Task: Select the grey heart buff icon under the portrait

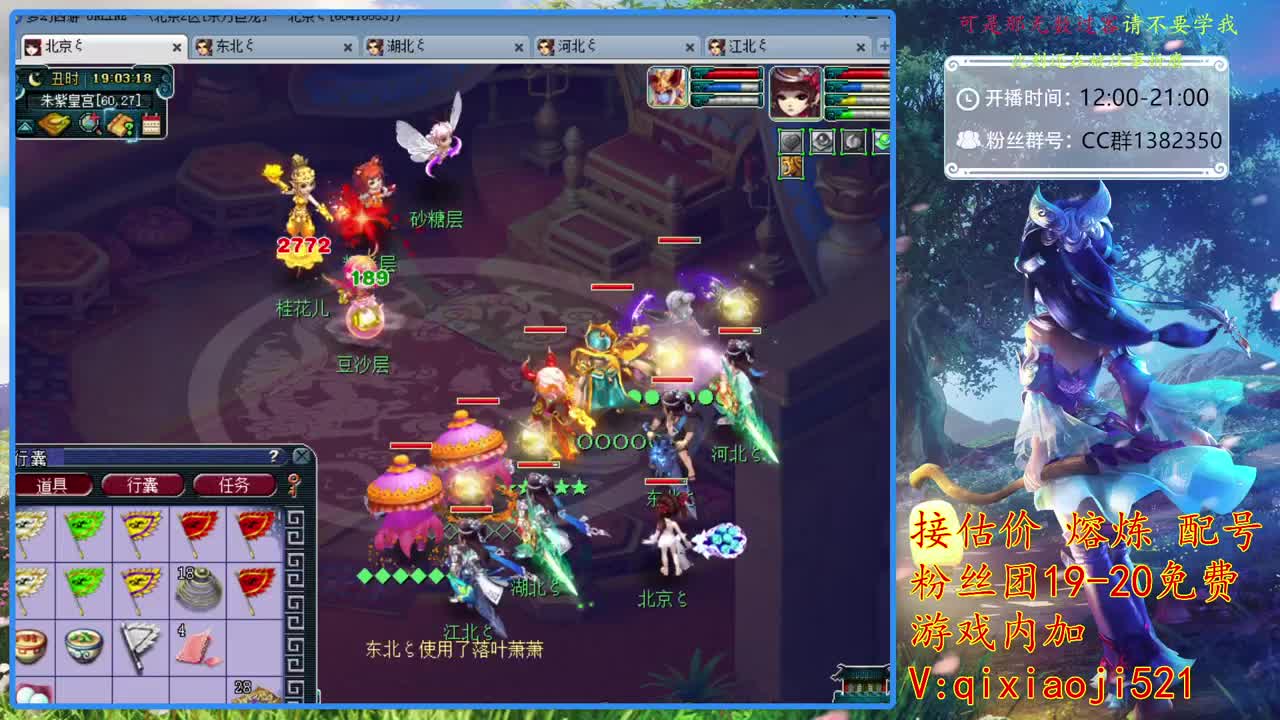Action: coord(791,142)
